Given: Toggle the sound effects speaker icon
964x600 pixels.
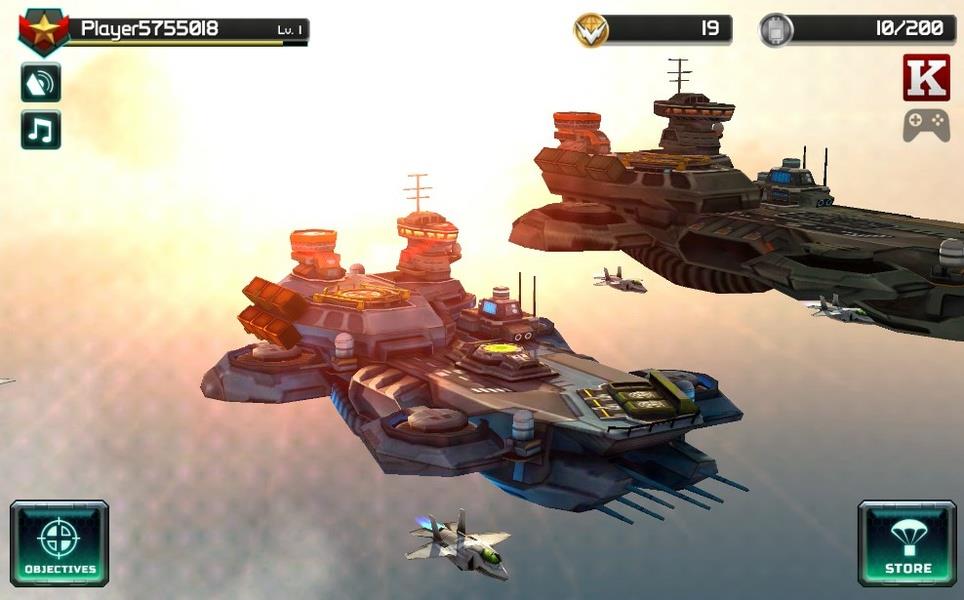Looking at the screenshot, I should tap(41, 83).
